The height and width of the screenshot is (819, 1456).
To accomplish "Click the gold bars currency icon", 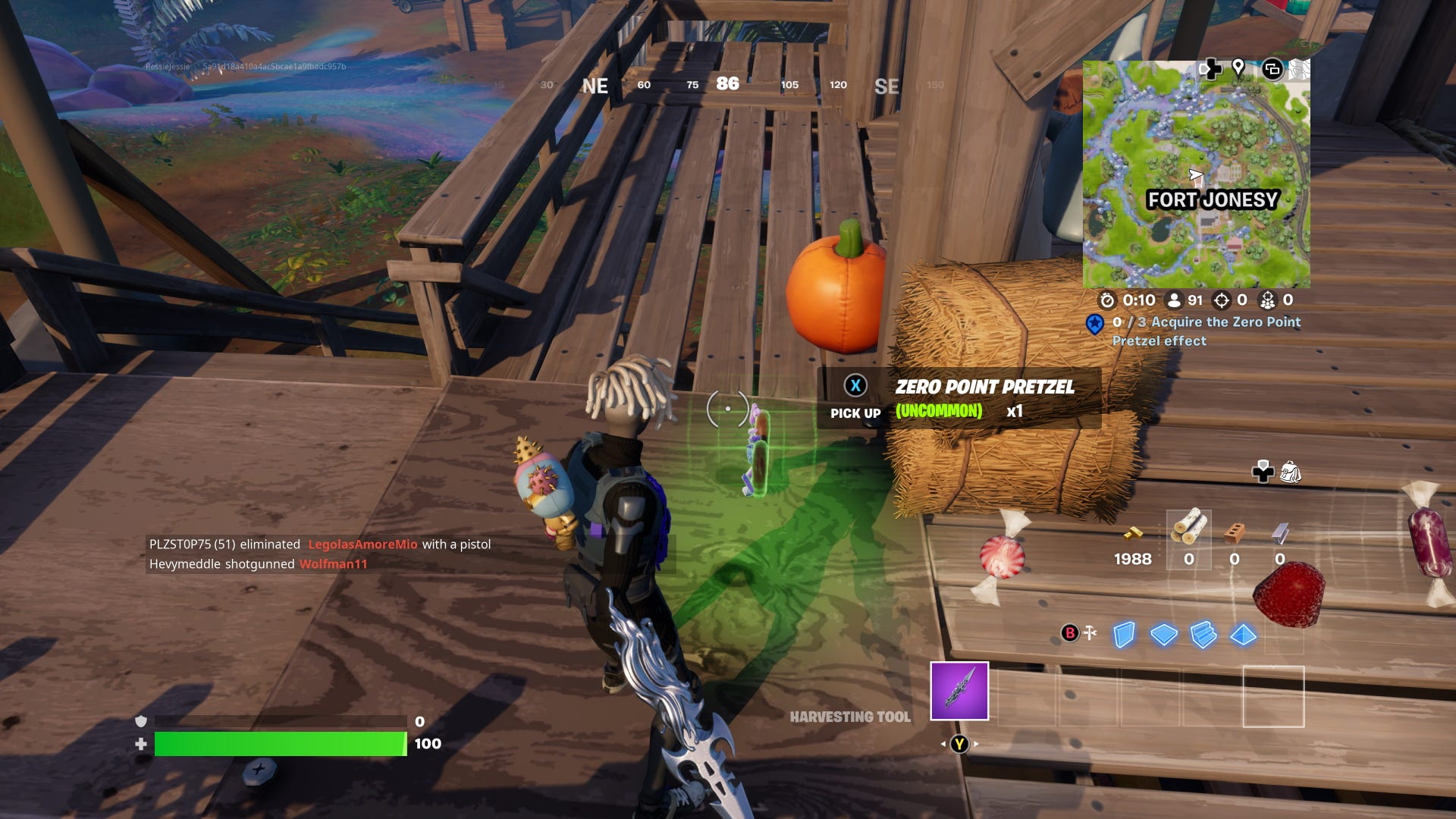I will [1133, 532].
